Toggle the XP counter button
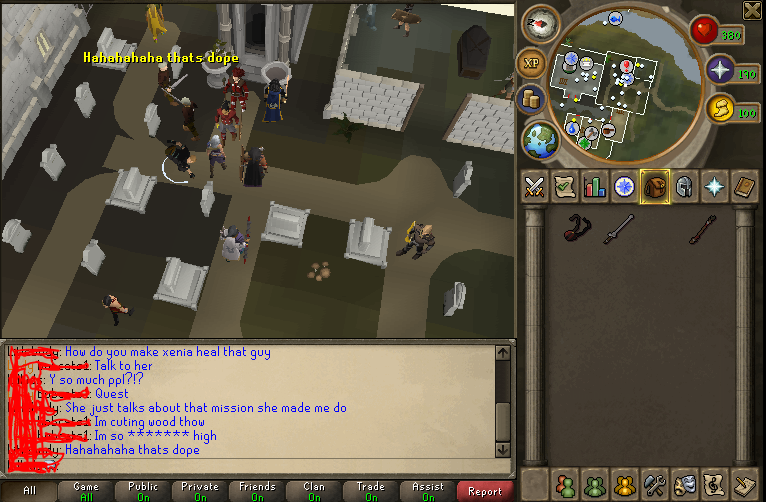This screenshot has height=502, width=766. click(531, 62)
